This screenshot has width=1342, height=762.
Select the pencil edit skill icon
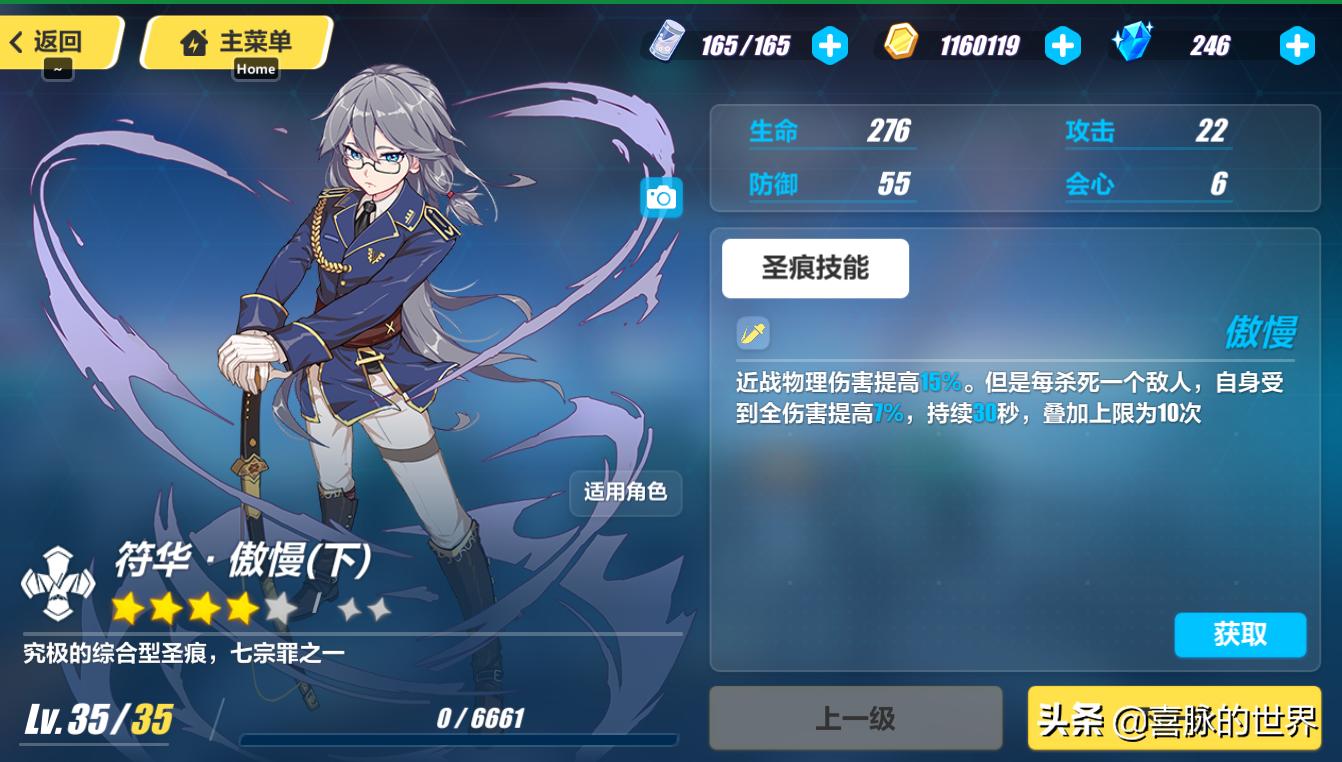(x=754, y=332)
